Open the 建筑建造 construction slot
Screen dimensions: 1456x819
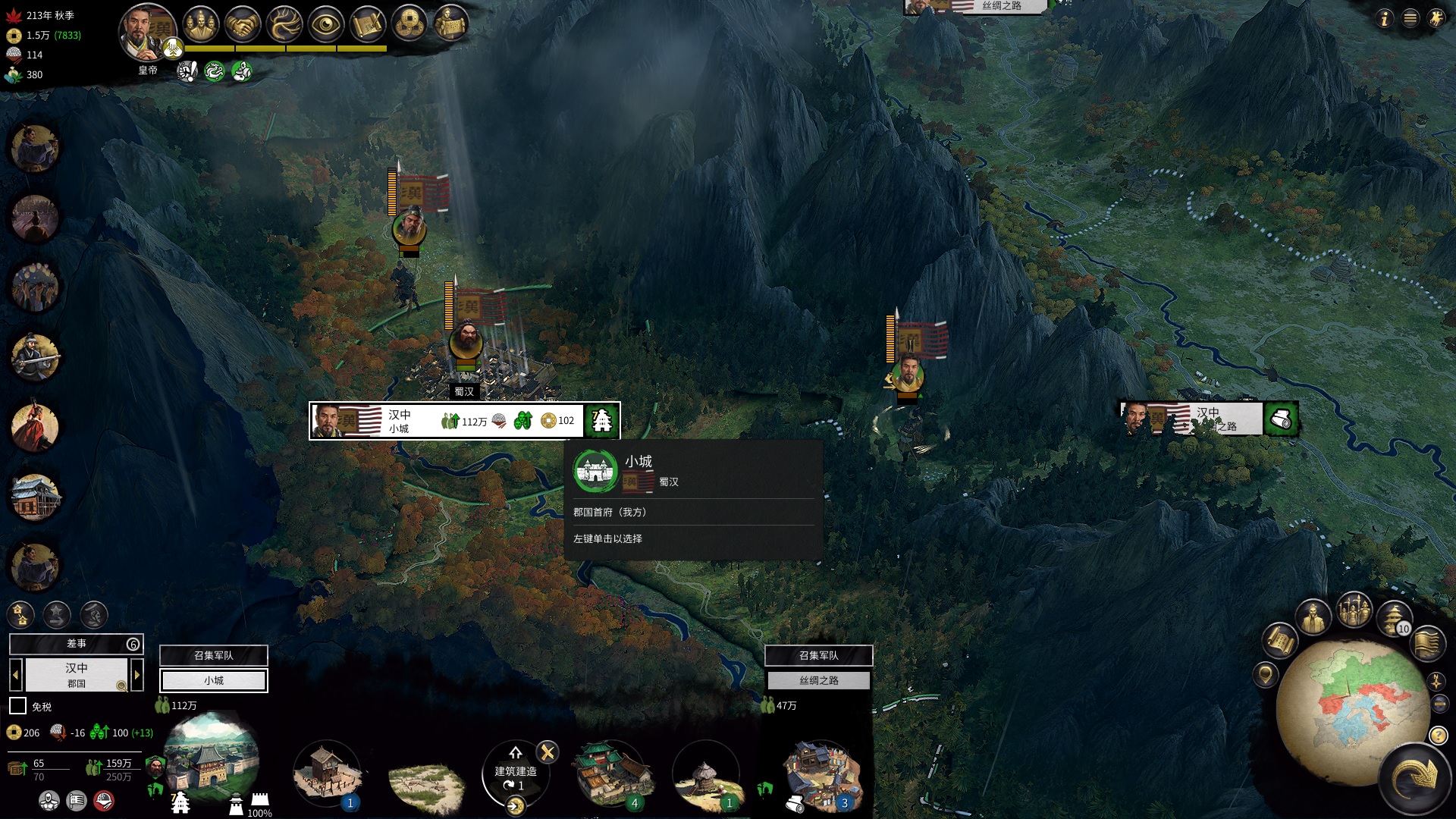point(516,775)
